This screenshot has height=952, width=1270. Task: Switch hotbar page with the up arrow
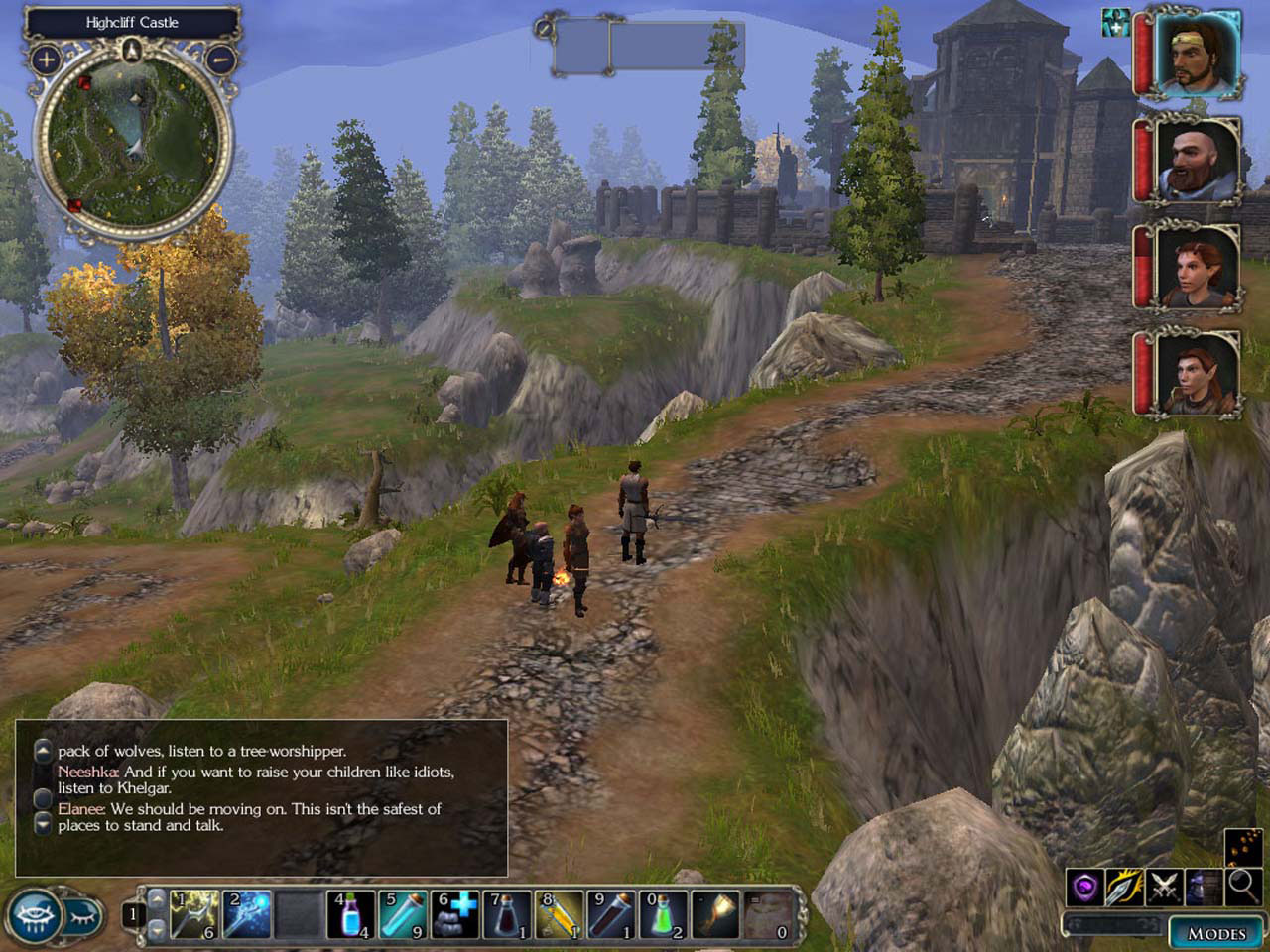(x=157, y=898)
